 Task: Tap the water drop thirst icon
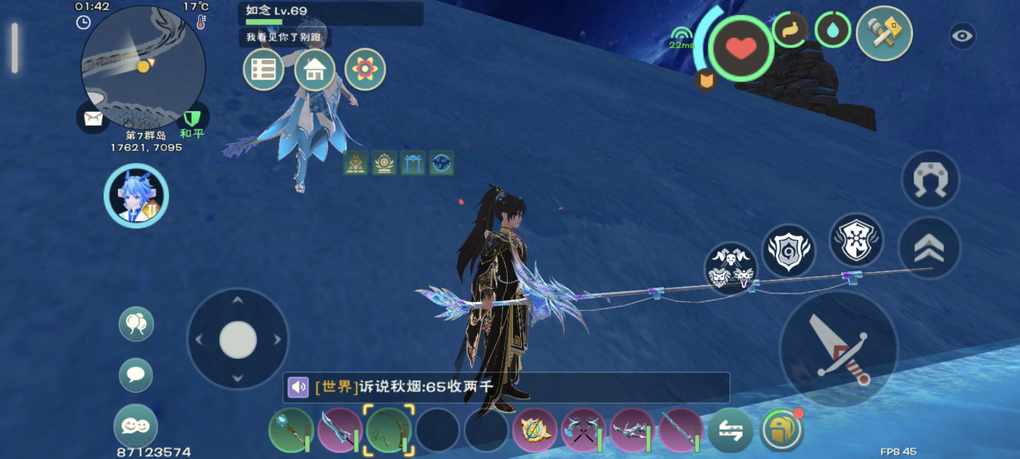[833, 30]
